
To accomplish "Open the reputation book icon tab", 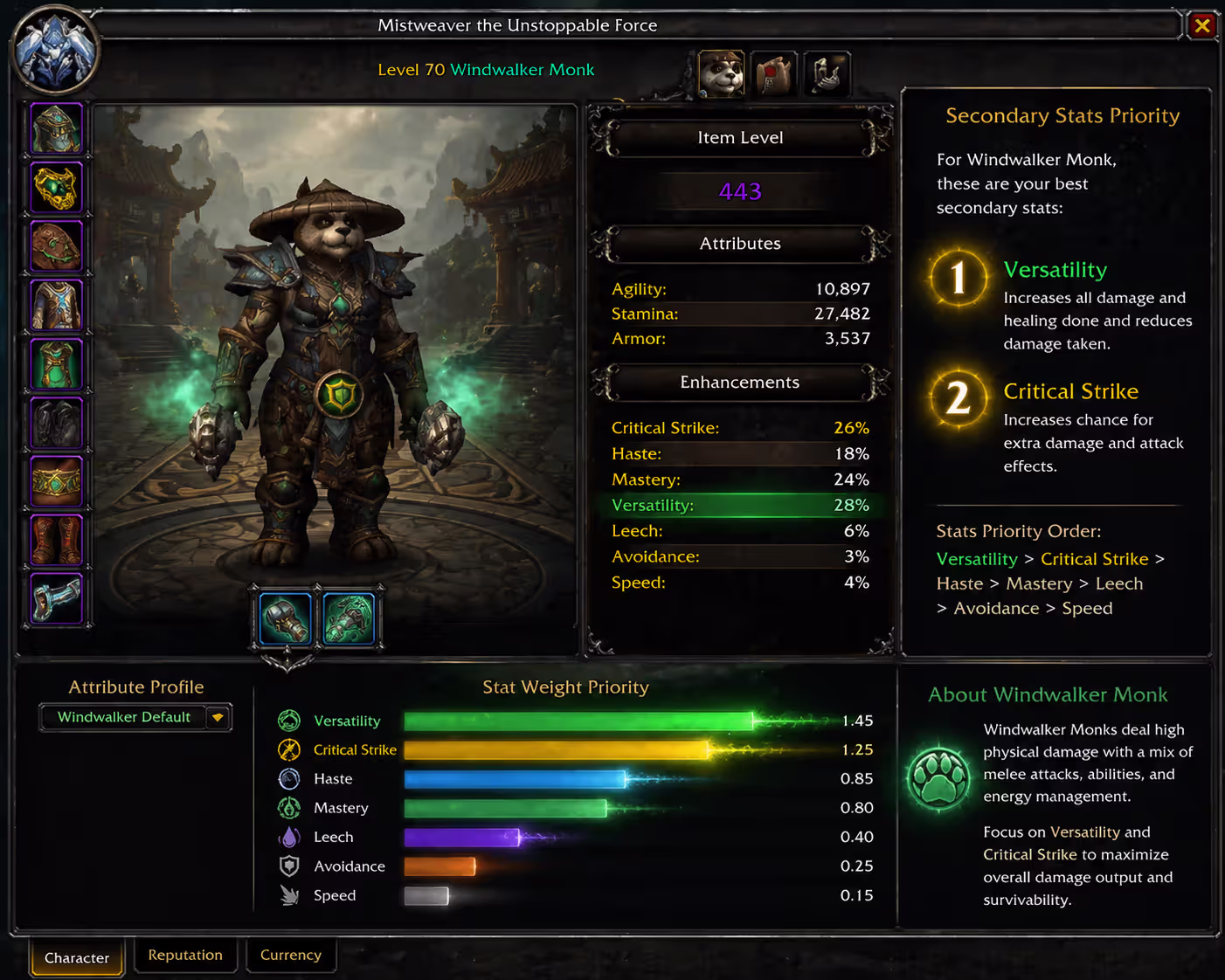I will click(x=773, y=74).
